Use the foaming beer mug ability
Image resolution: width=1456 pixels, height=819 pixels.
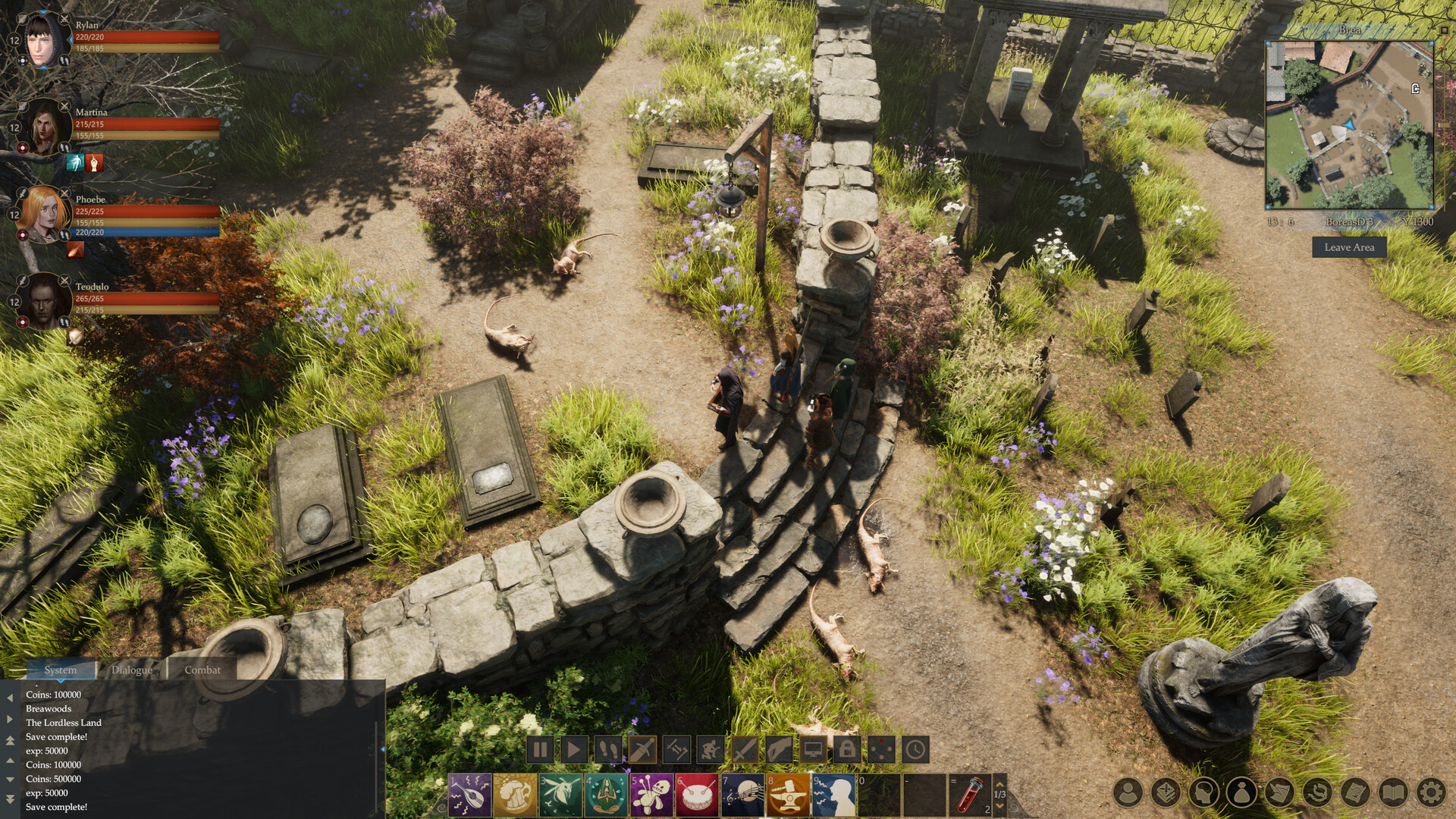tap(516, 795)
